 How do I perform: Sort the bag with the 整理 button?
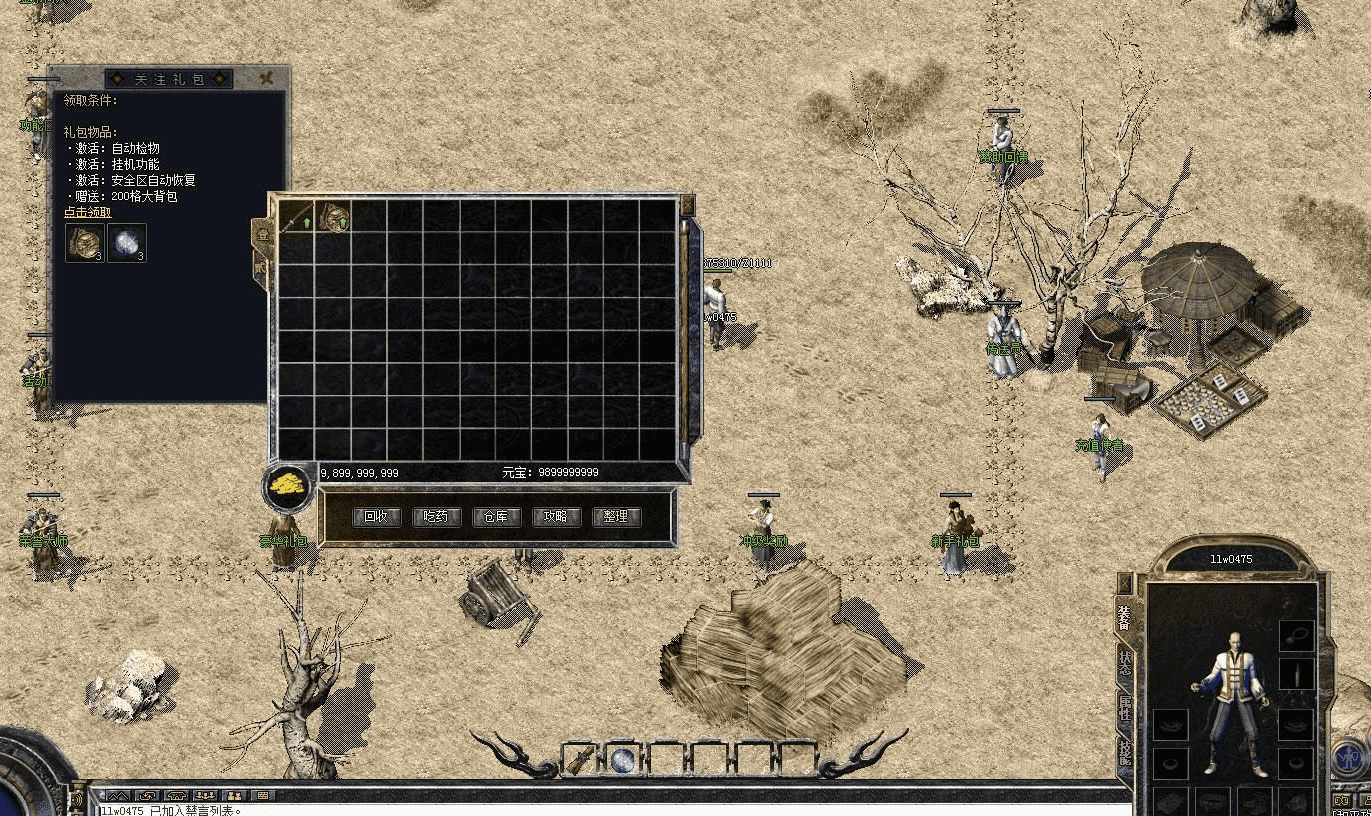tap(616, 517)
